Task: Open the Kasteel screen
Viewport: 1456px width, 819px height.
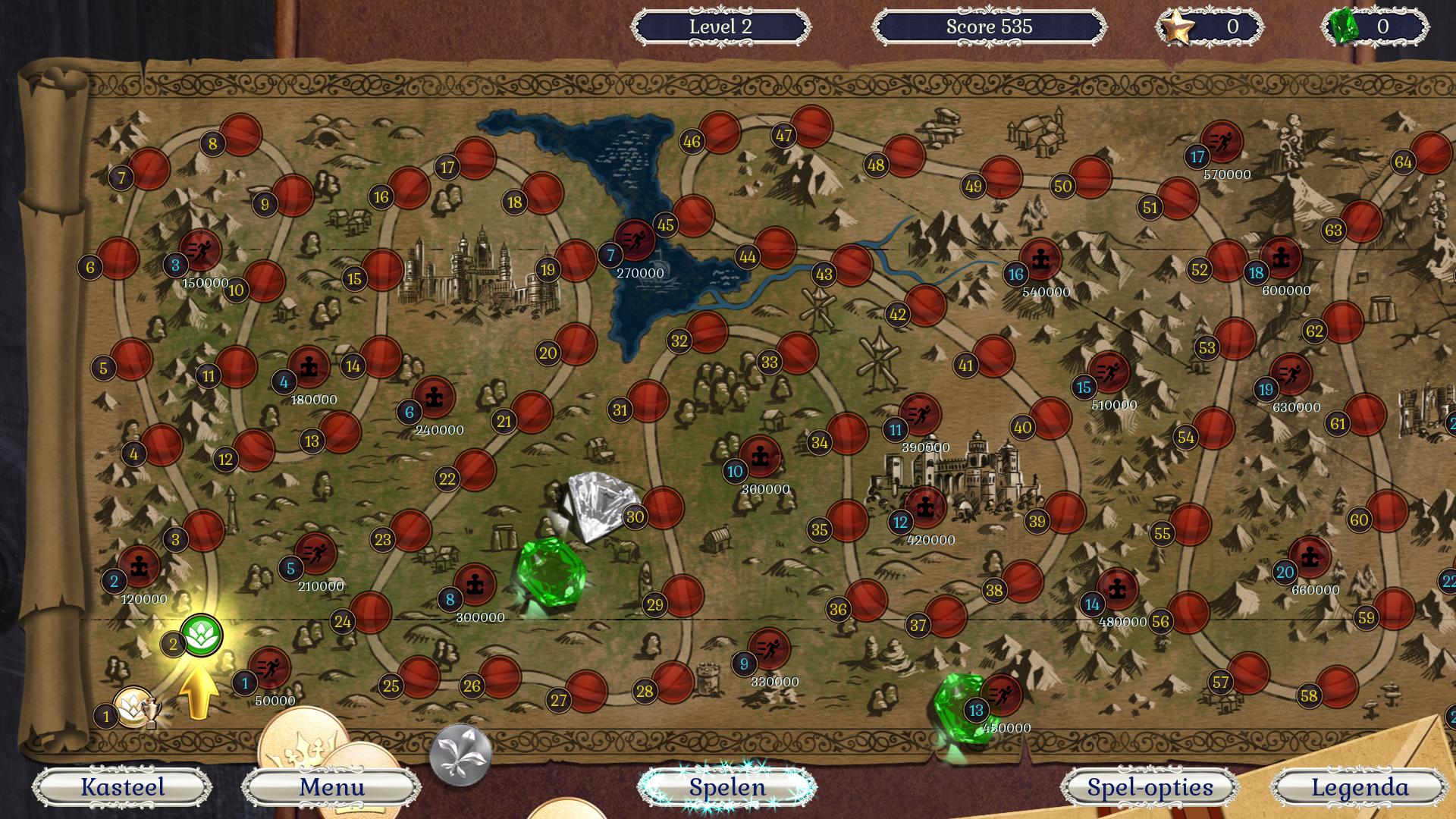Action: (122, 787)
